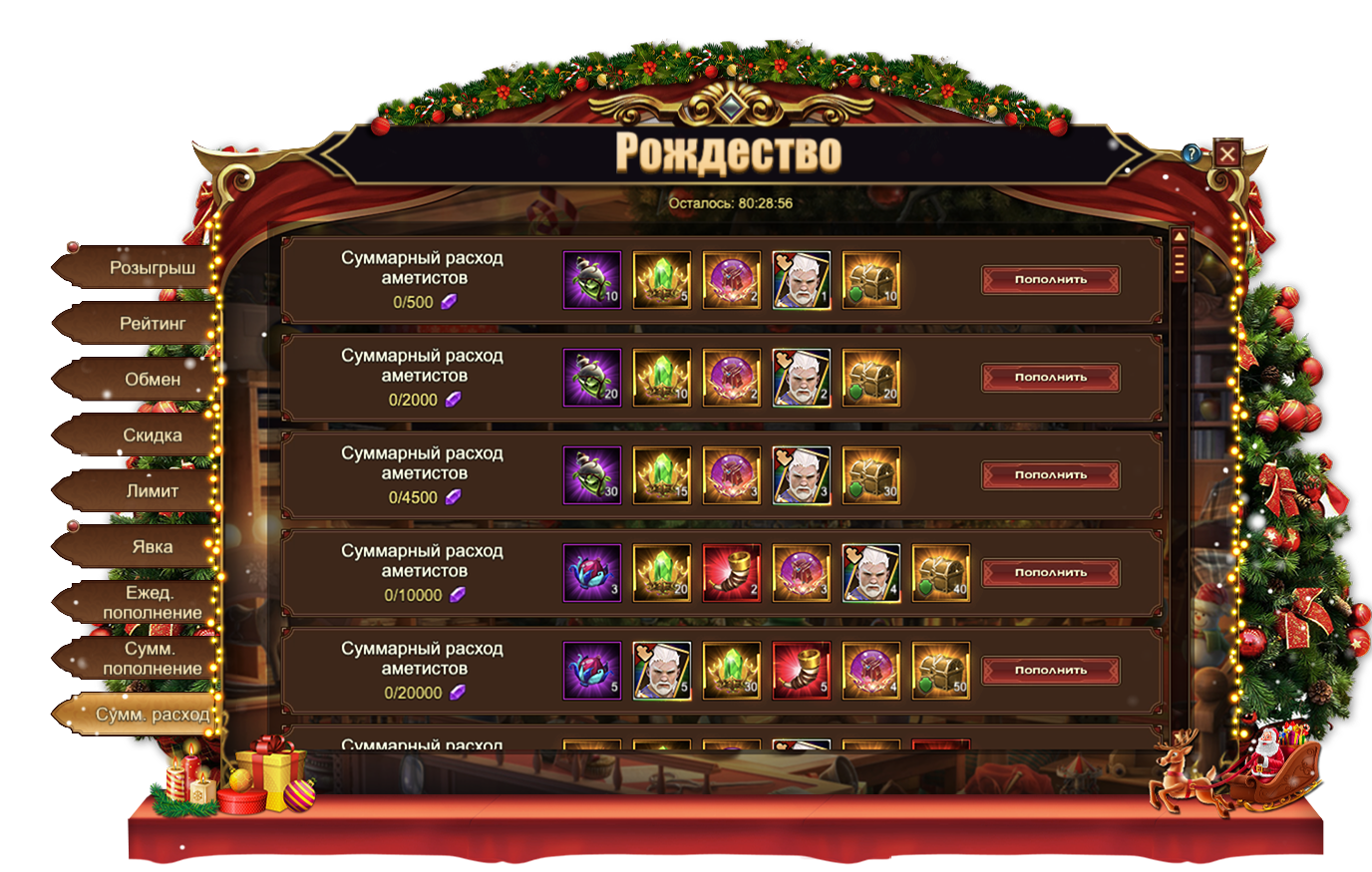Inspect the treasure chest reward in the 0/20000 row

click(941, 671)
